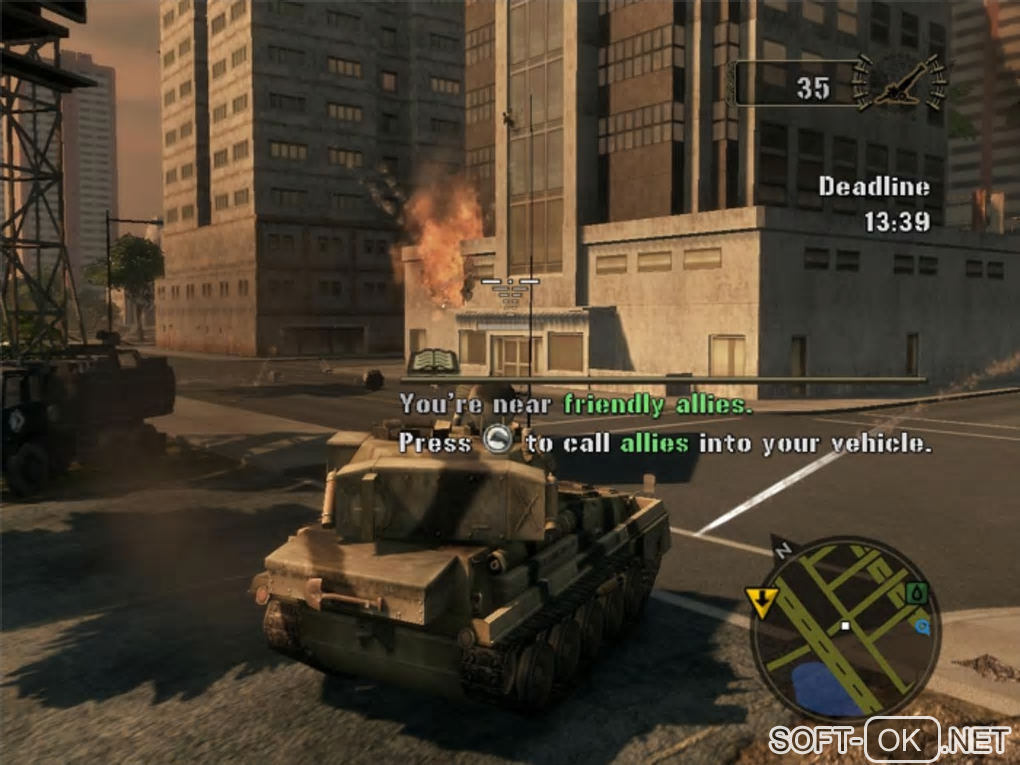
Task: Click the minimap's north compass indicator
Action: pos(782,548)
